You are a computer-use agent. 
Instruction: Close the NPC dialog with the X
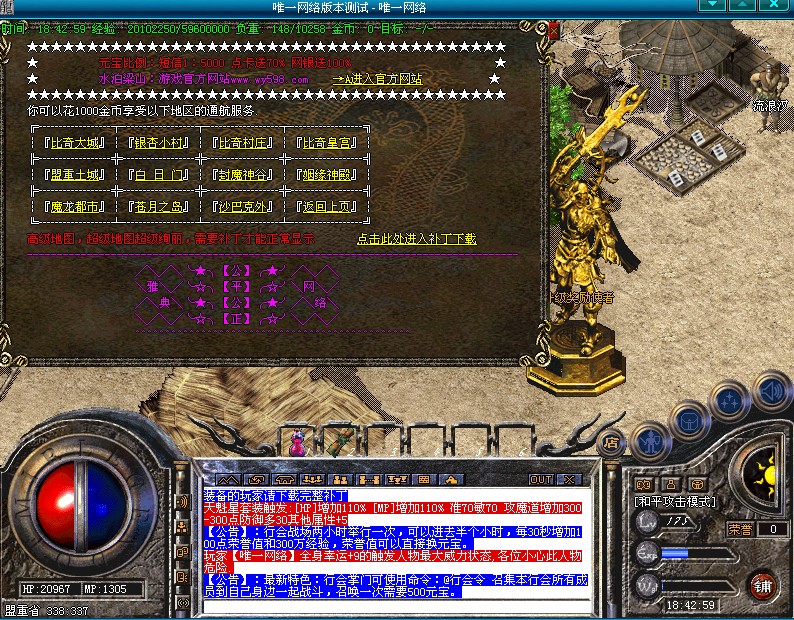pyautogui.click(x=554, y=31)
